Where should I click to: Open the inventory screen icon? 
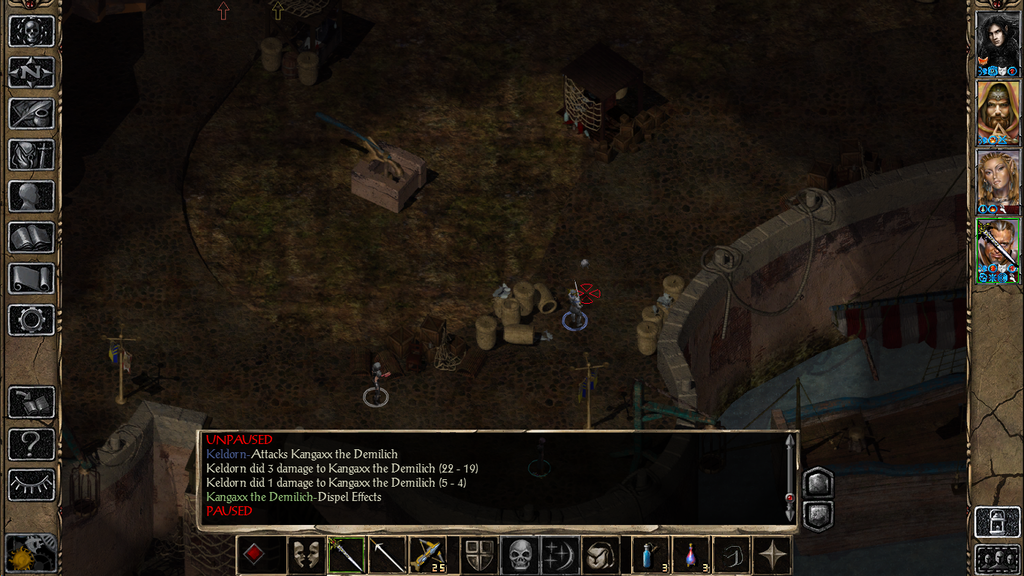(31, 154)
